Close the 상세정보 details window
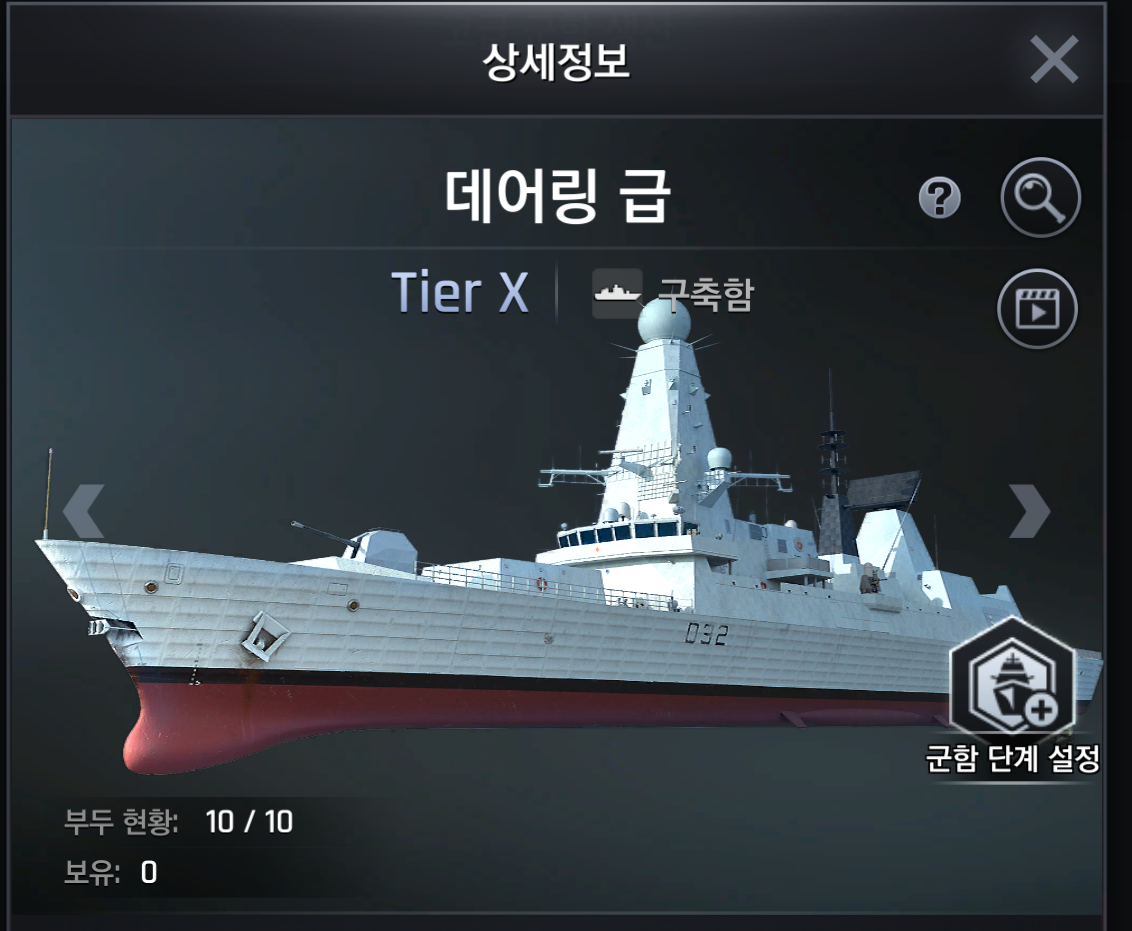Screen dimensions: 1132x931 [x=1054, y=60]
